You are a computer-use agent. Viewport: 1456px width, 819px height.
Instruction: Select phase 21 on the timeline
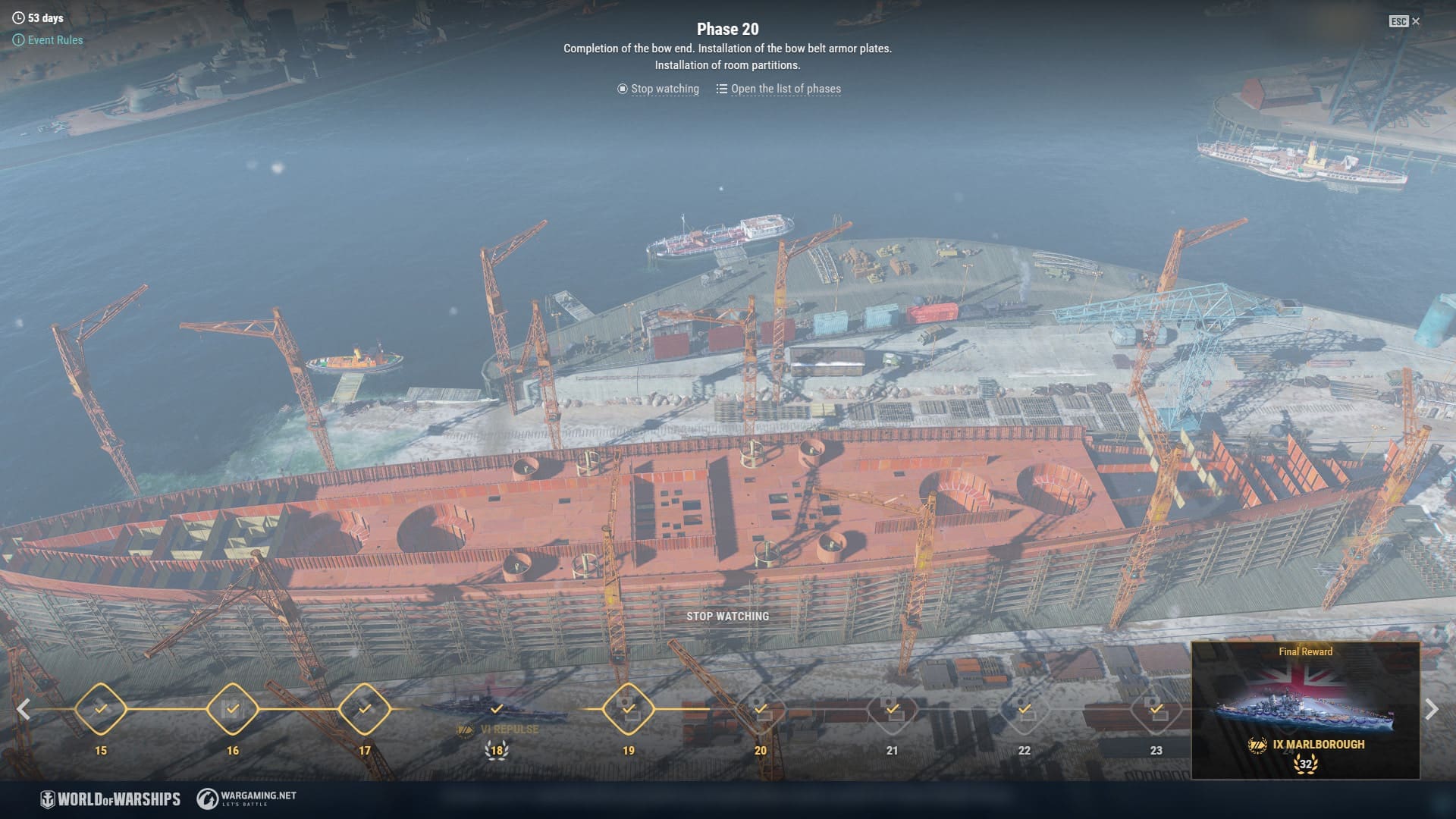893,710
